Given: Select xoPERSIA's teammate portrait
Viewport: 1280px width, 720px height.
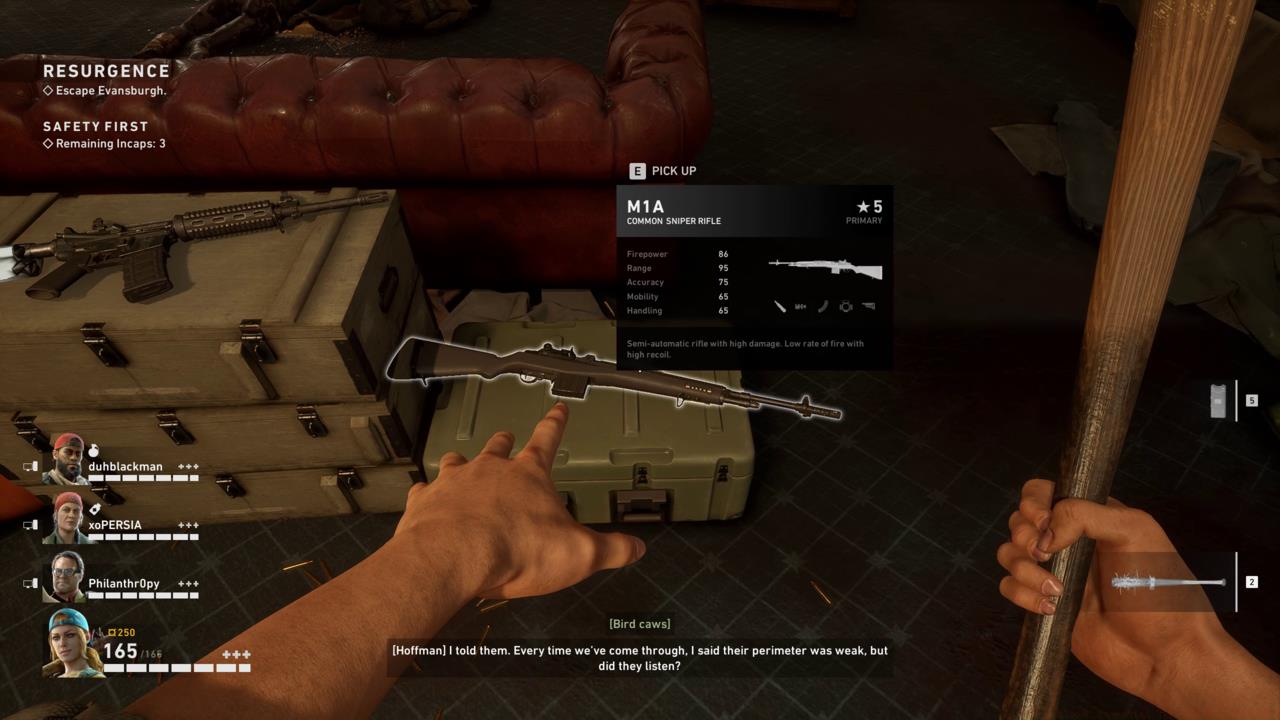Looking at the screenshot, I should [69, 517].
